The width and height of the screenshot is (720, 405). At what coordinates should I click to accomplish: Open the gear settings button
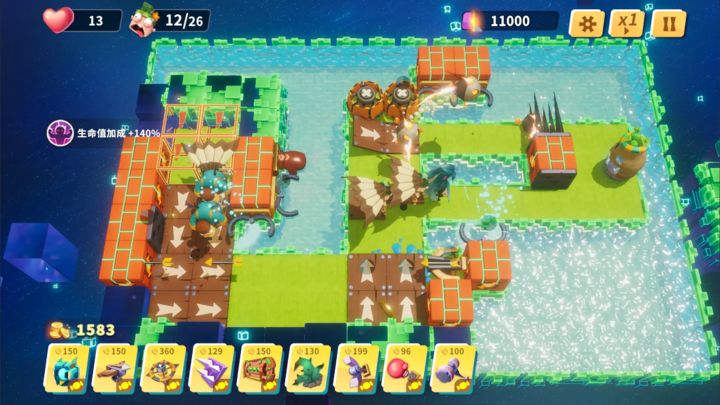coord(587,22)
